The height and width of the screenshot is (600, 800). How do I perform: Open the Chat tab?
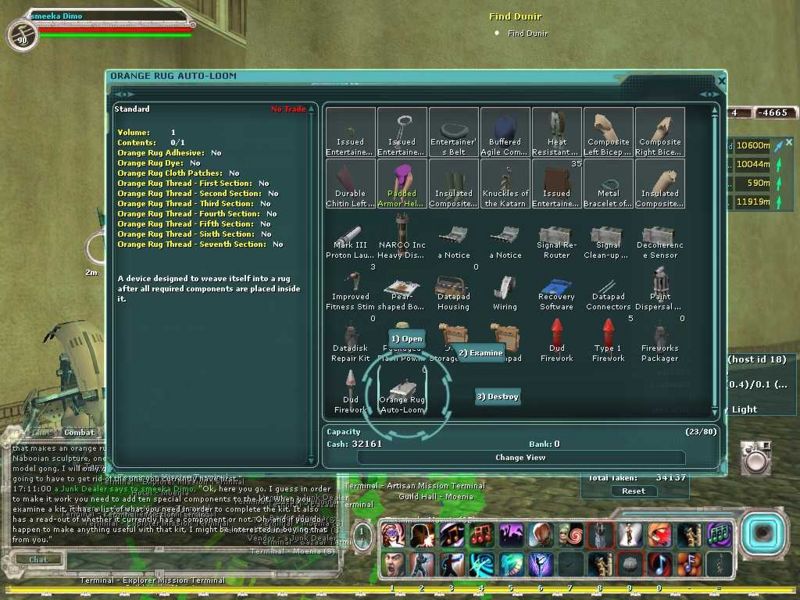coord(38,559)
